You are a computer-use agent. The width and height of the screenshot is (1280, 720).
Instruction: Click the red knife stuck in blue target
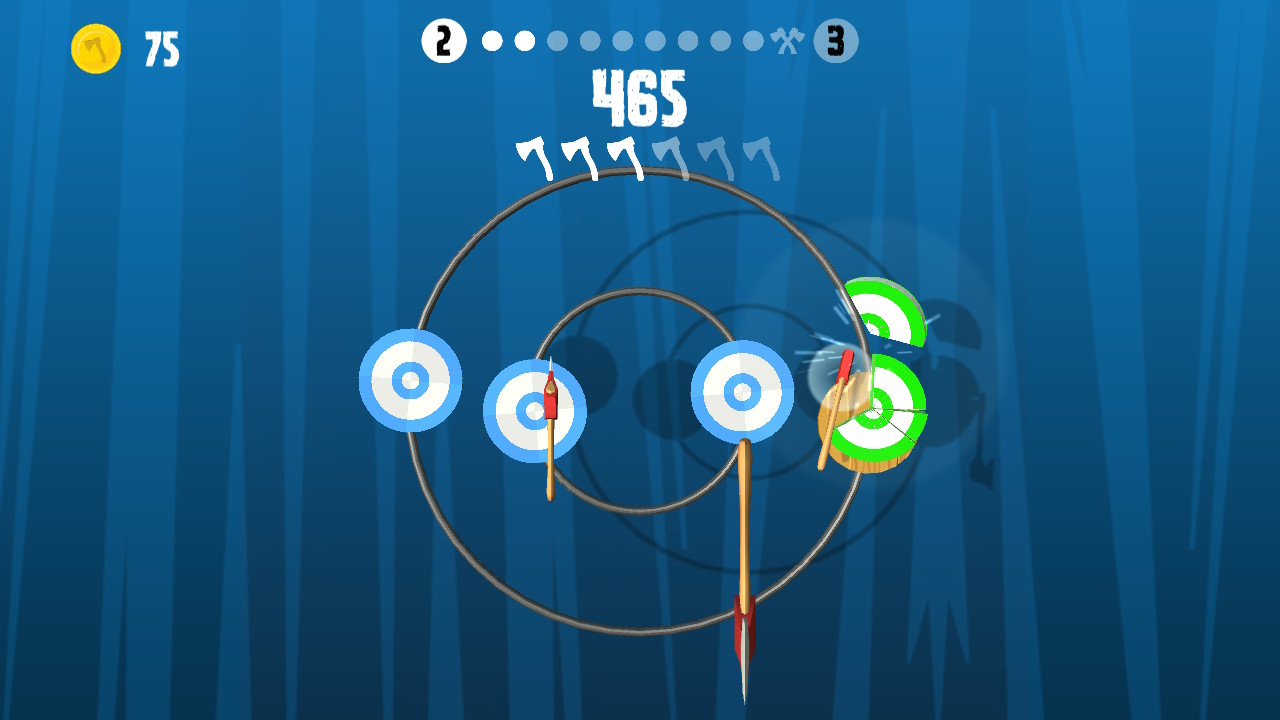pyautogui.click(x=550, y=395)
